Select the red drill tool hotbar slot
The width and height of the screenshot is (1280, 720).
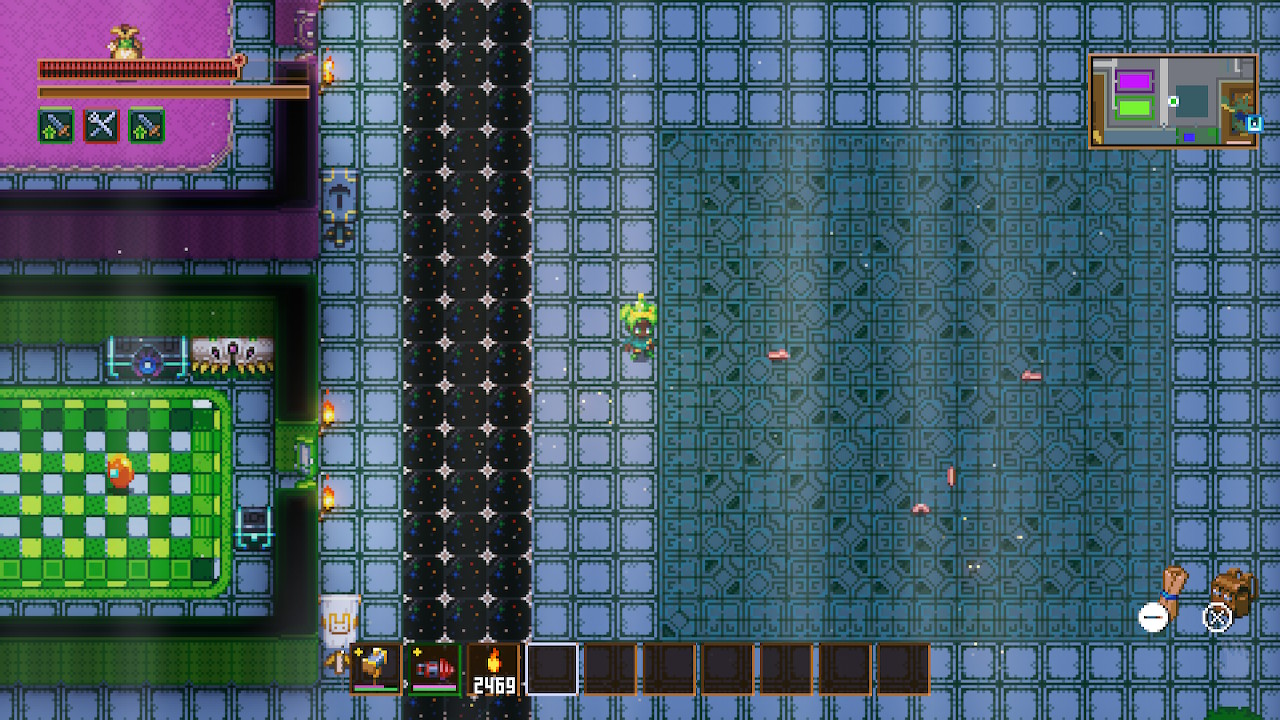click(435, 669)
